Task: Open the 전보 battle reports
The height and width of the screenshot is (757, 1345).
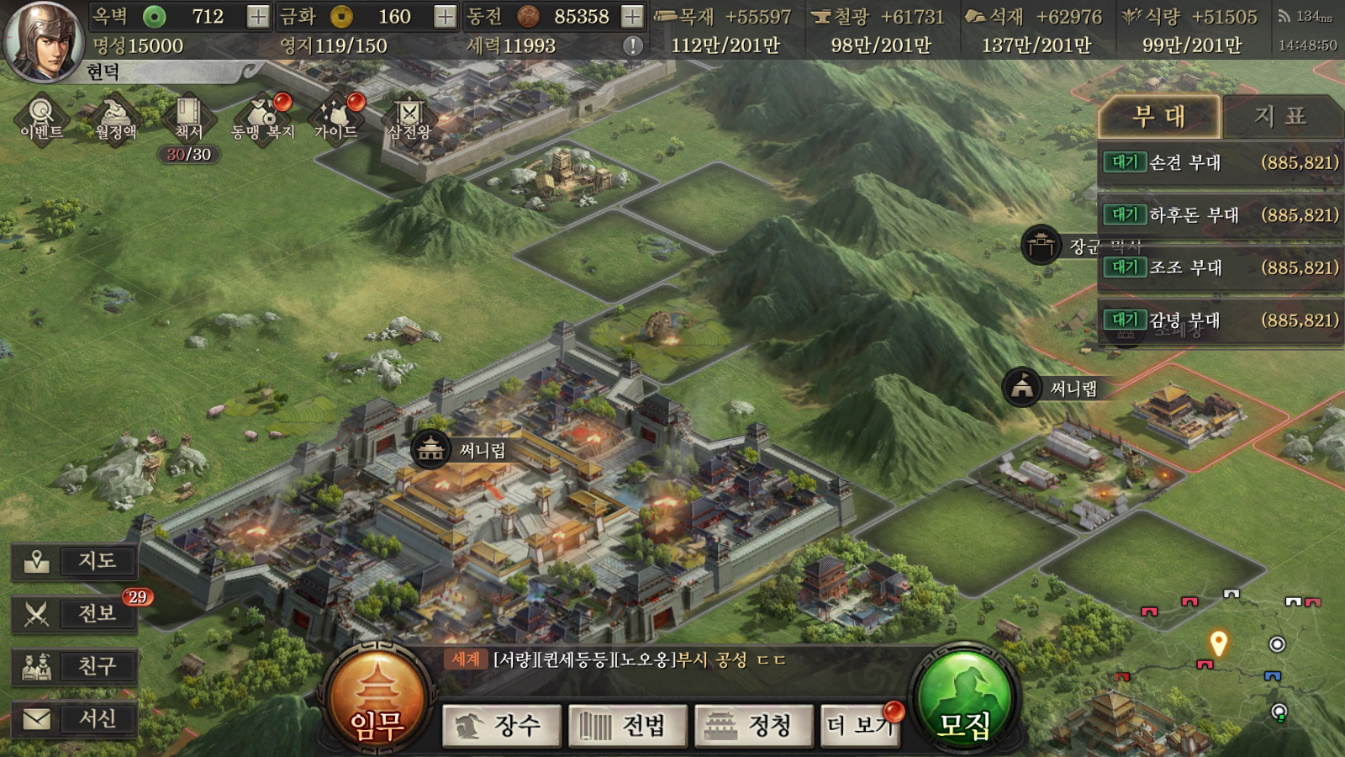Action: (75, 614)
